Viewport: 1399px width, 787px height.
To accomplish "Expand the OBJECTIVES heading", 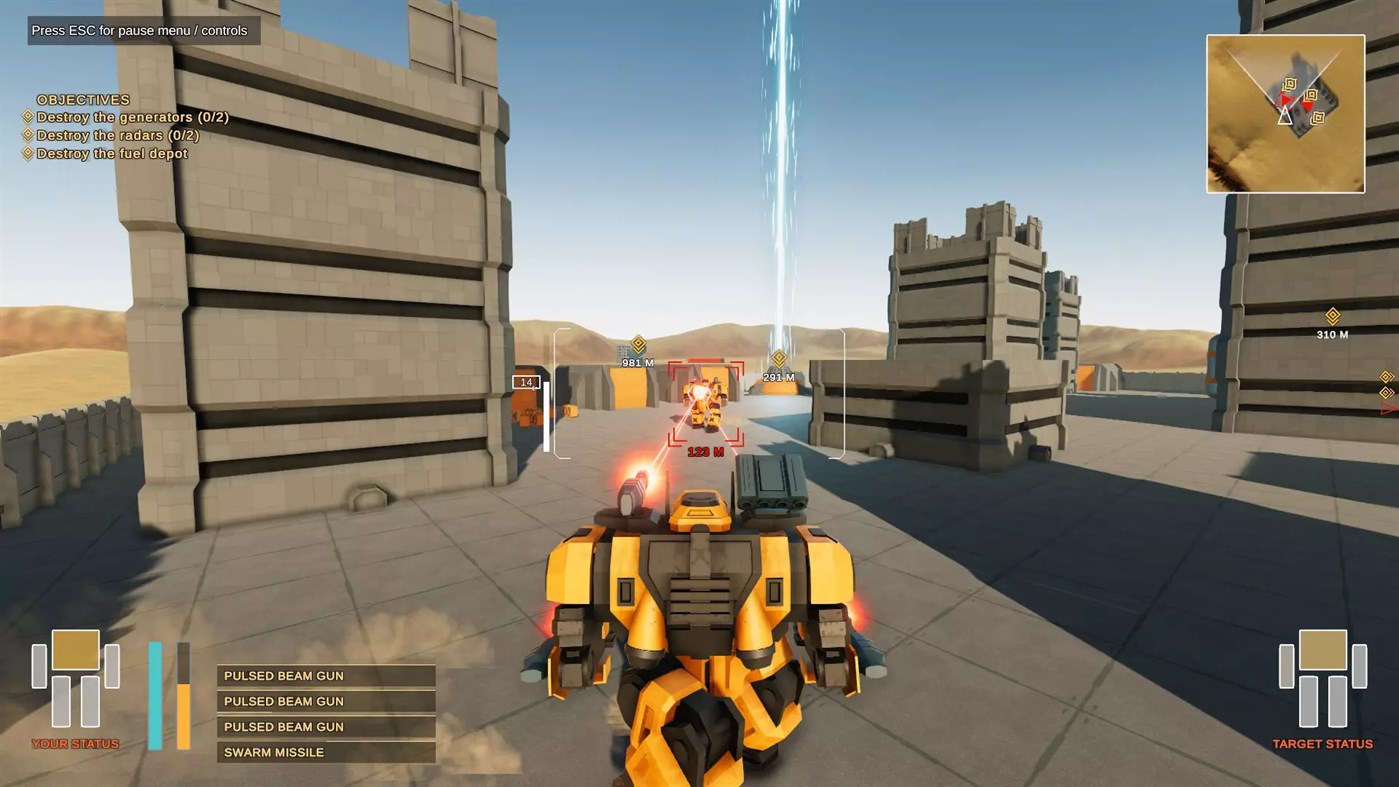I will coord(82,99).
